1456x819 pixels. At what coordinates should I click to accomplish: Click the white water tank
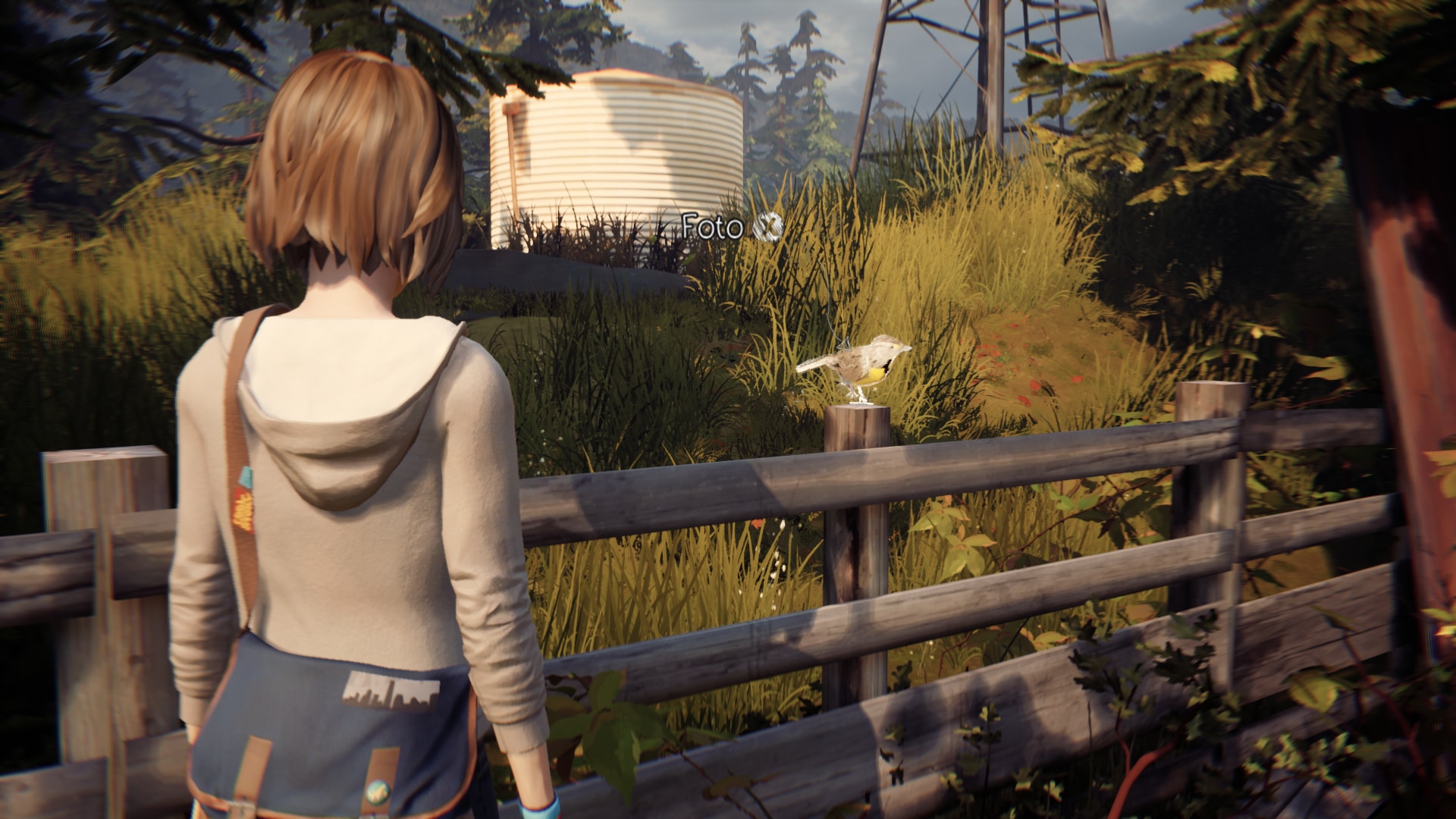click(x=614, y=144)
